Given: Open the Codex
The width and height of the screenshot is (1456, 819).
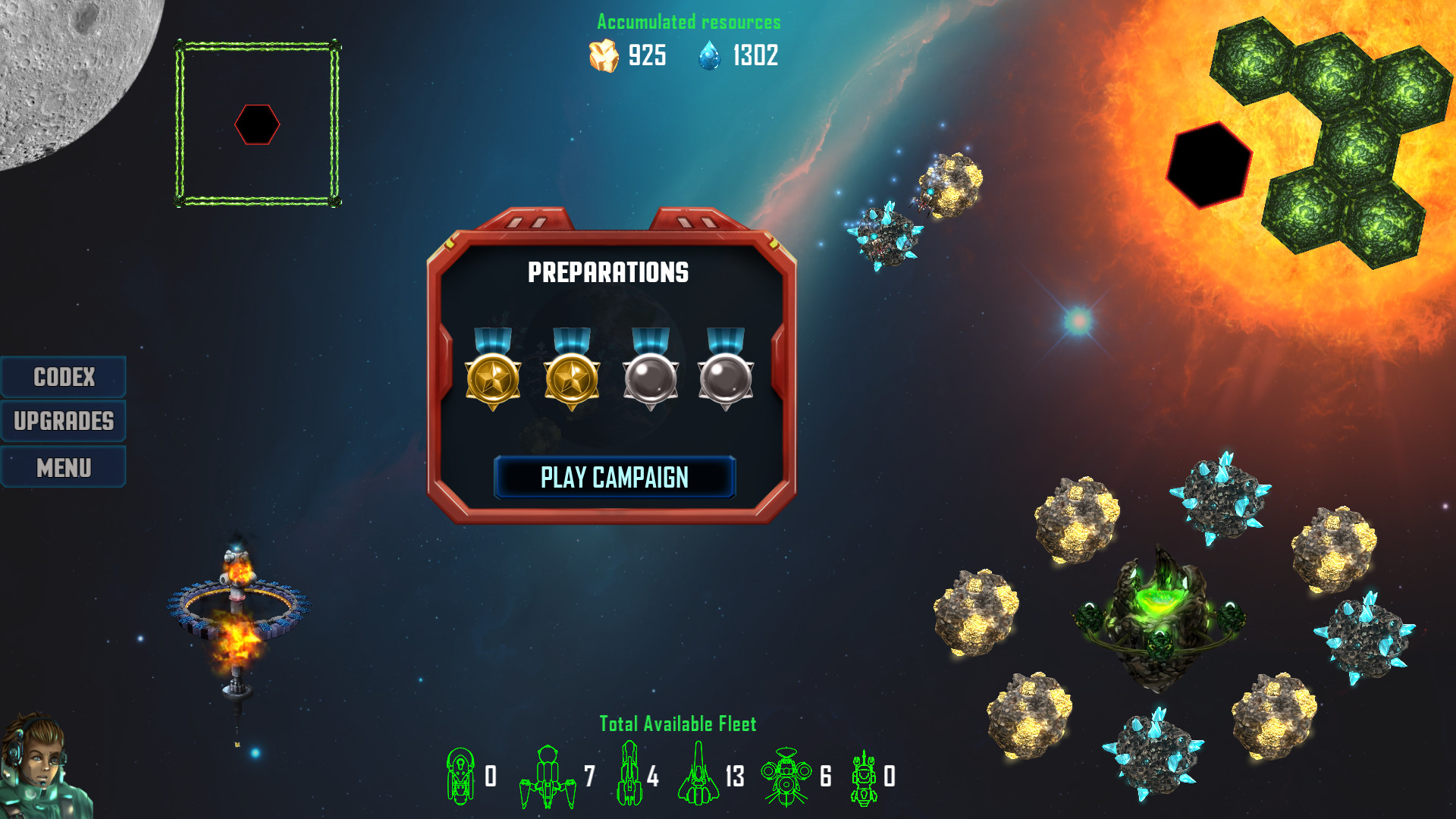Looking at the screenshot, I should point(64,377).
